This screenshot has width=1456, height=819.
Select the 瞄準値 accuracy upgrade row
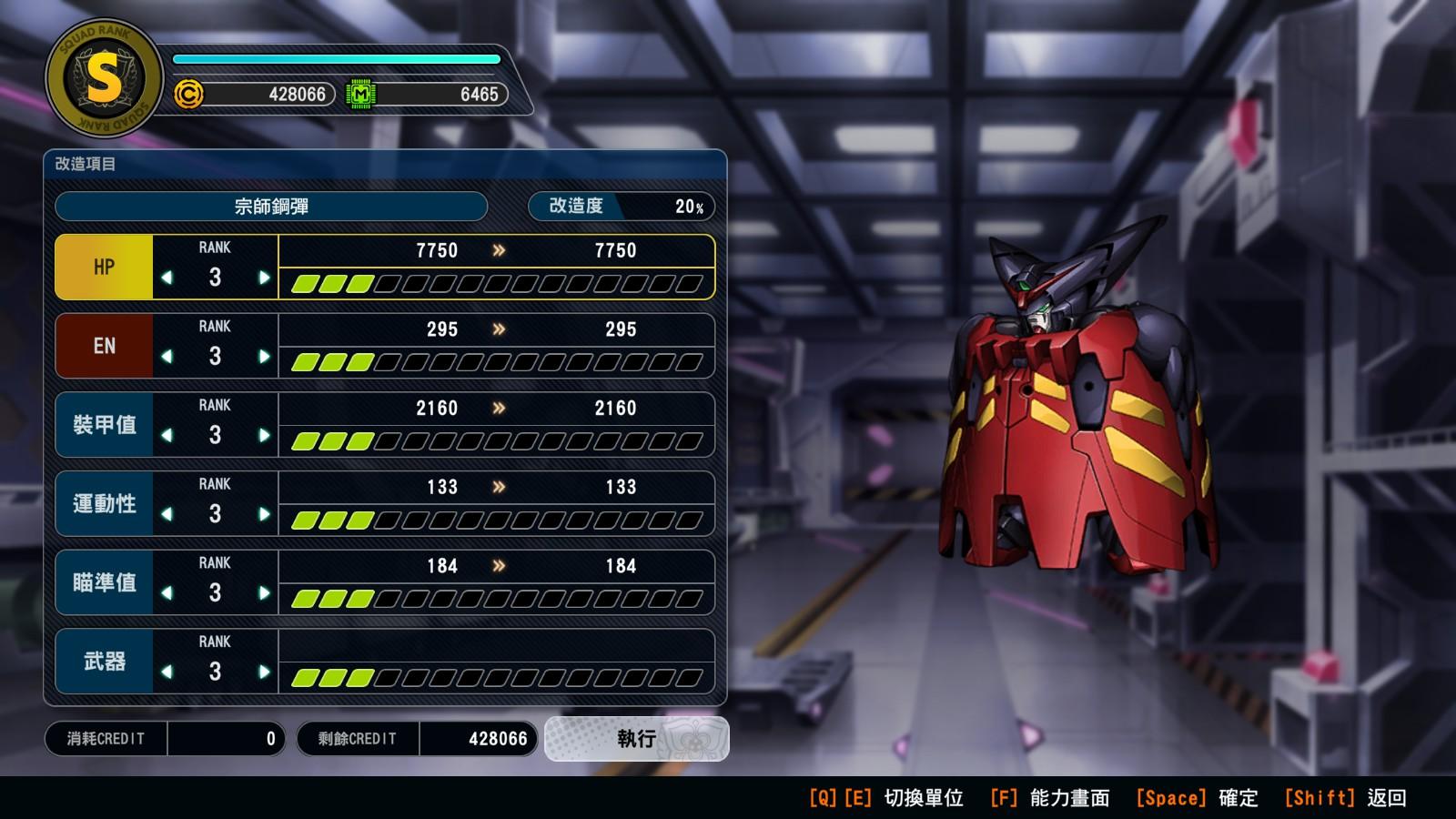click(104, 582)
